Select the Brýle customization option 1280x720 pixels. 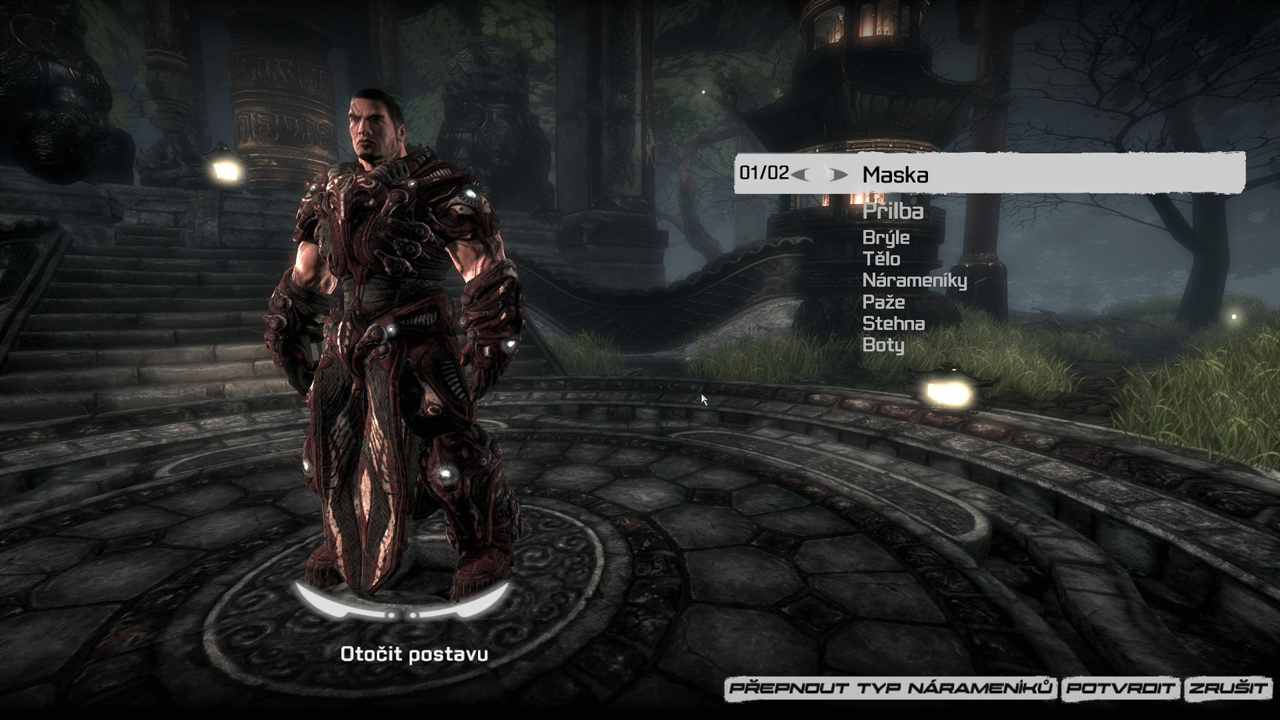[887, 237]
